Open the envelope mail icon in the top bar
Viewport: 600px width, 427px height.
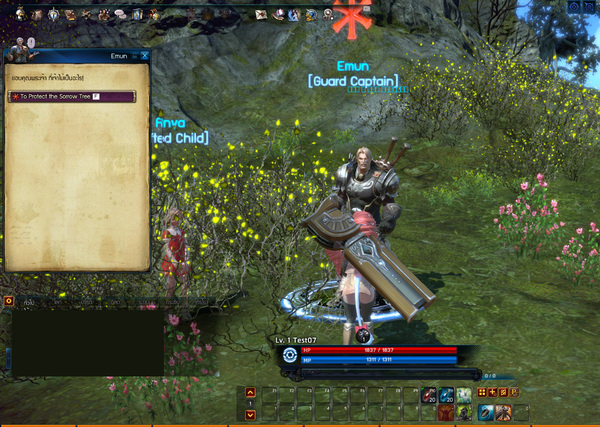pos(261,15)
